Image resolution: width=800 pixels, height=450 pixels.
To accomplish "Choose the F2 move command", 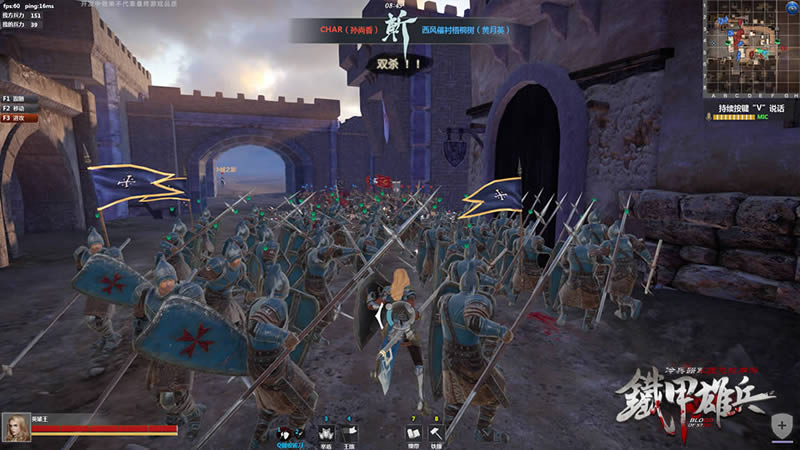I will click(x=20, y=108).
